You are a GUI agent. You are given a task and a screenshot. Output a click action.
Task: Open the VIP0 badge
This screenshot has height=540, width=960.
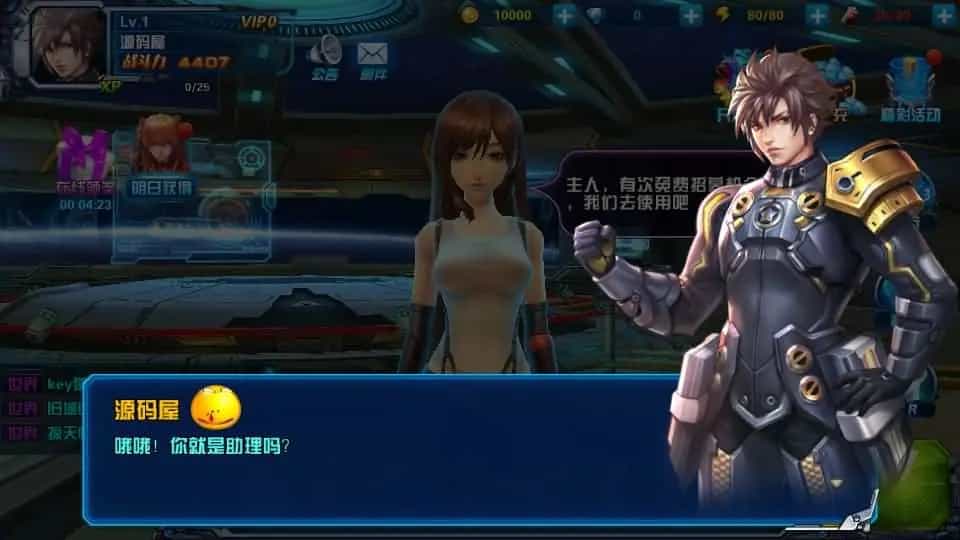pyautogui.click(x=260, y=21)
